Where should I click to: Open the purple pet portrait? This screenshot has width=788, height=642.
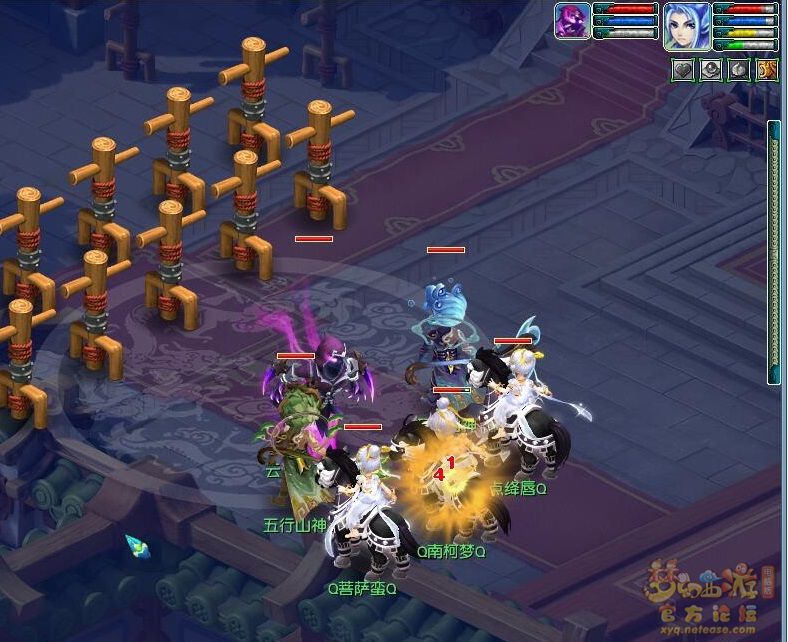(x=572, y=21)
